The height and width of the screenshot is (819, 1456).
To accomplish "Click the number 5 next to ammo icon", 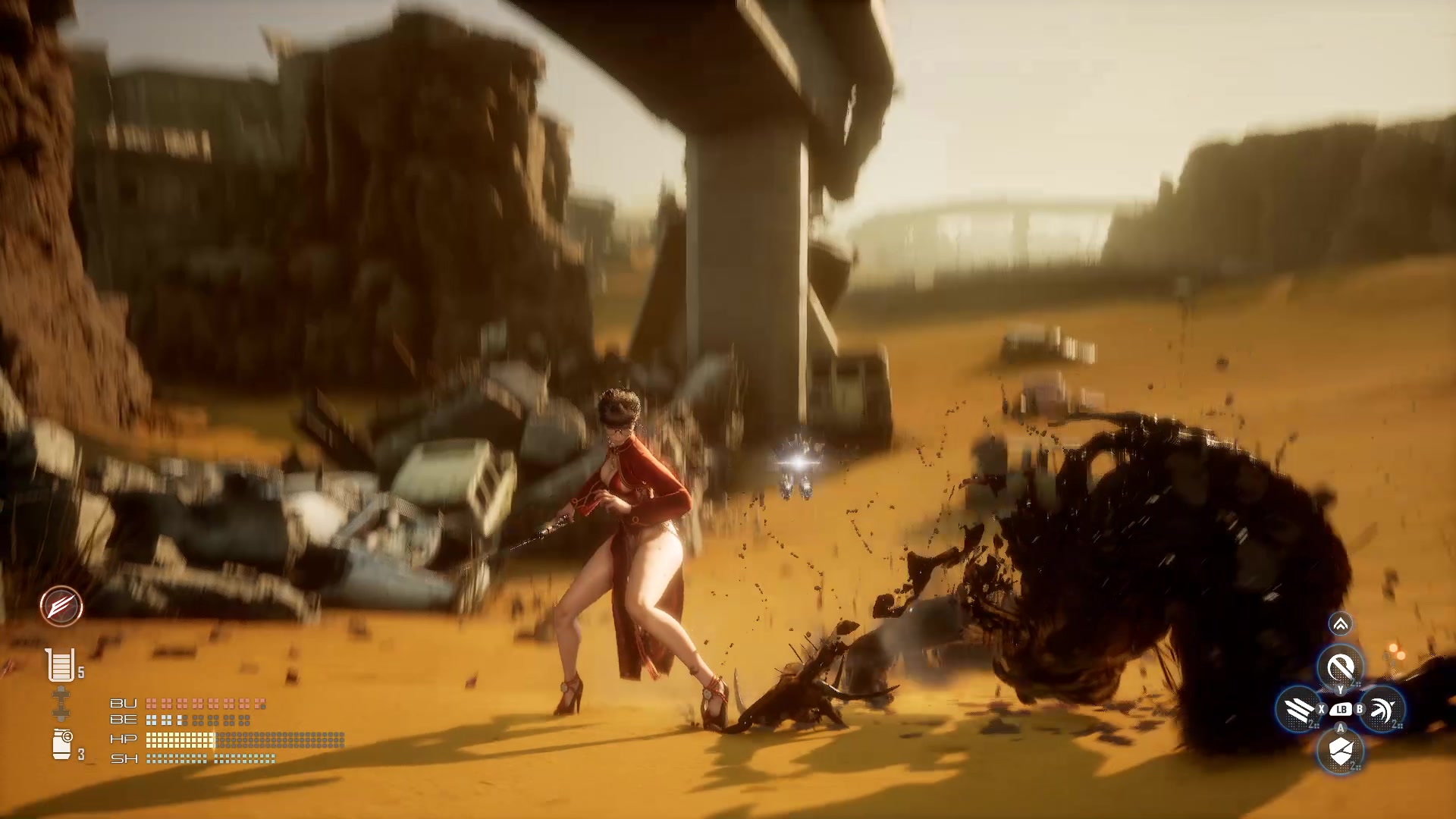I will click(x=81, y=671).
